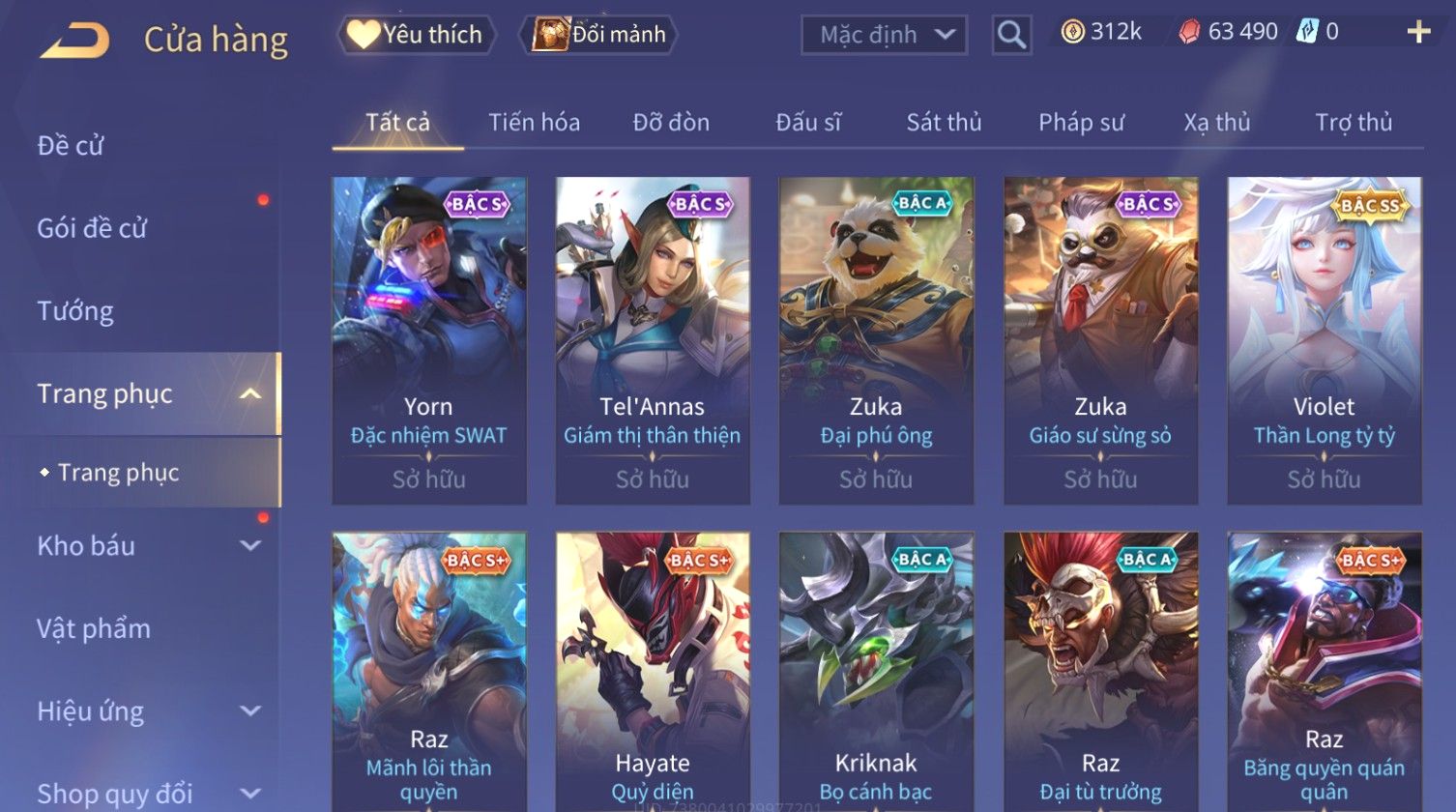Switch to the Tiến hóa tab
The width and height of the screenshot is (1456, 812).
[x=534, y=123]
